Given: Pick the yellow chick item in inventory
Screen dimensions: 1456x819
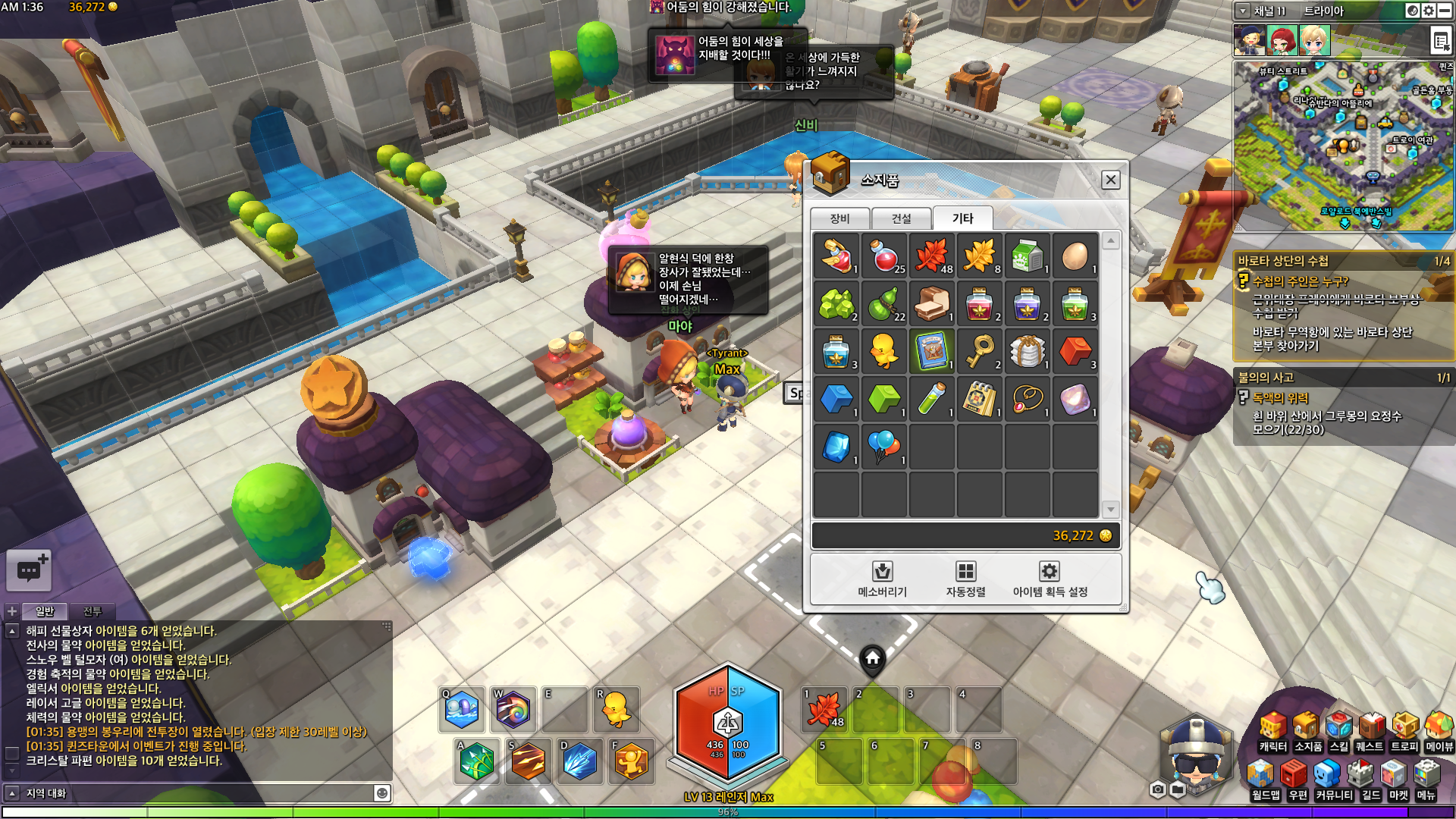Looking at the screenshot, I should click(x=883, y=352).
